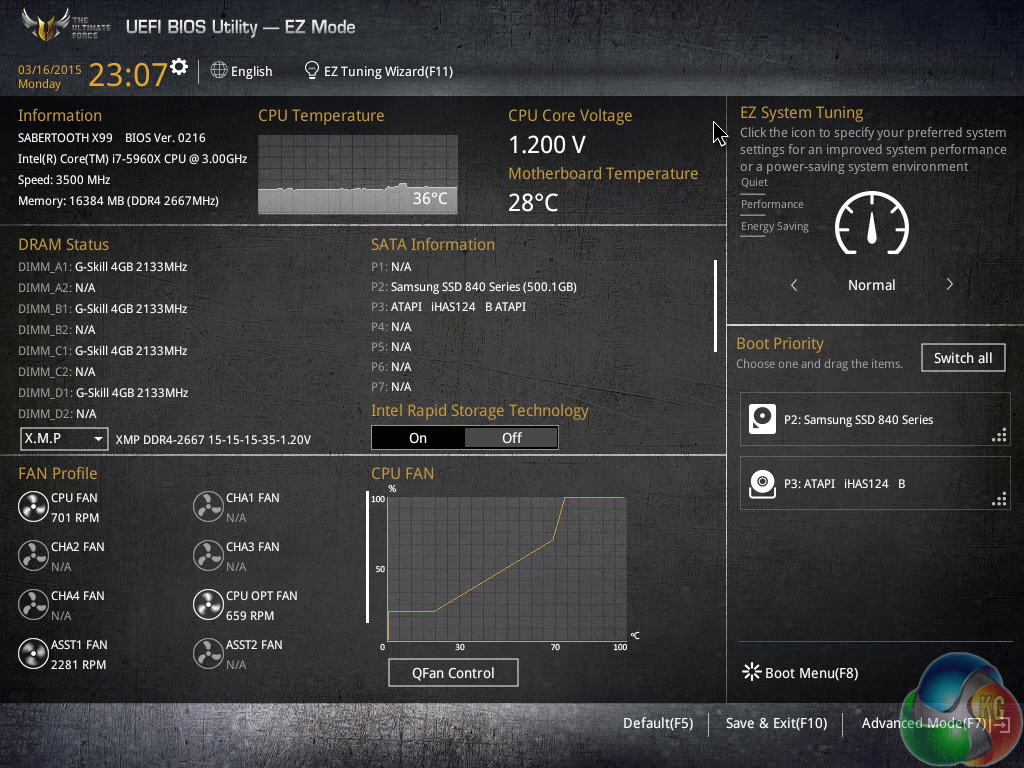
Task: Select the ASST1 FAN entry
Action: [64, 654]
